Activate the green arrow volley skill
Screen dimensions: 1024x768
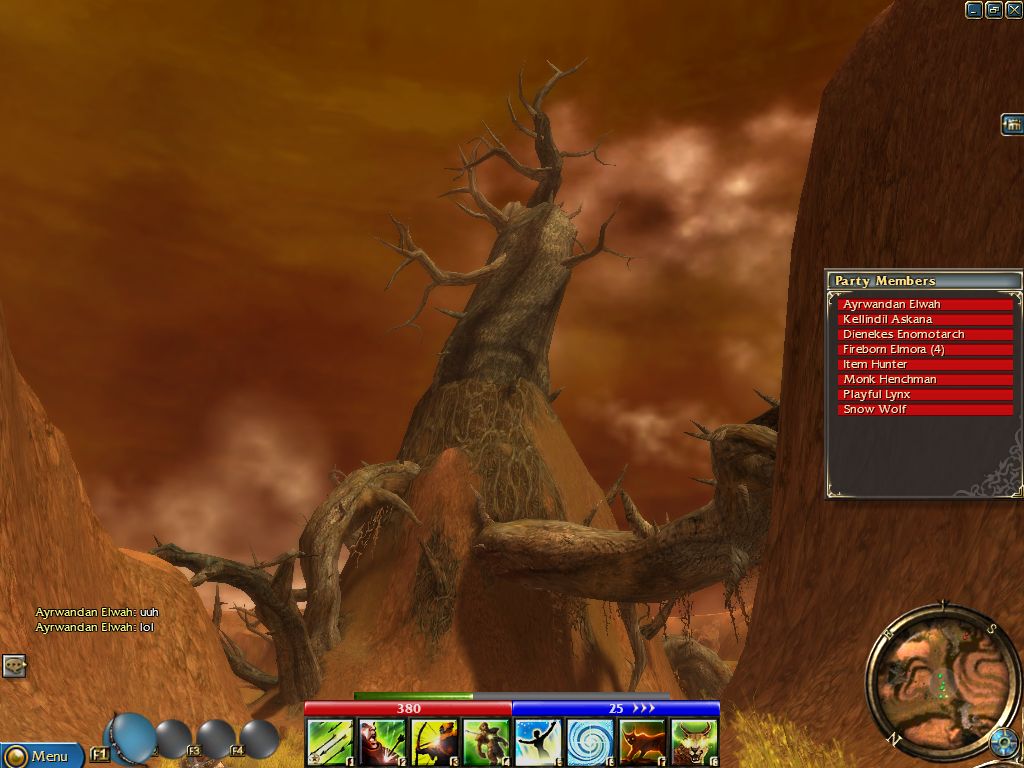[x=330, y=742]
